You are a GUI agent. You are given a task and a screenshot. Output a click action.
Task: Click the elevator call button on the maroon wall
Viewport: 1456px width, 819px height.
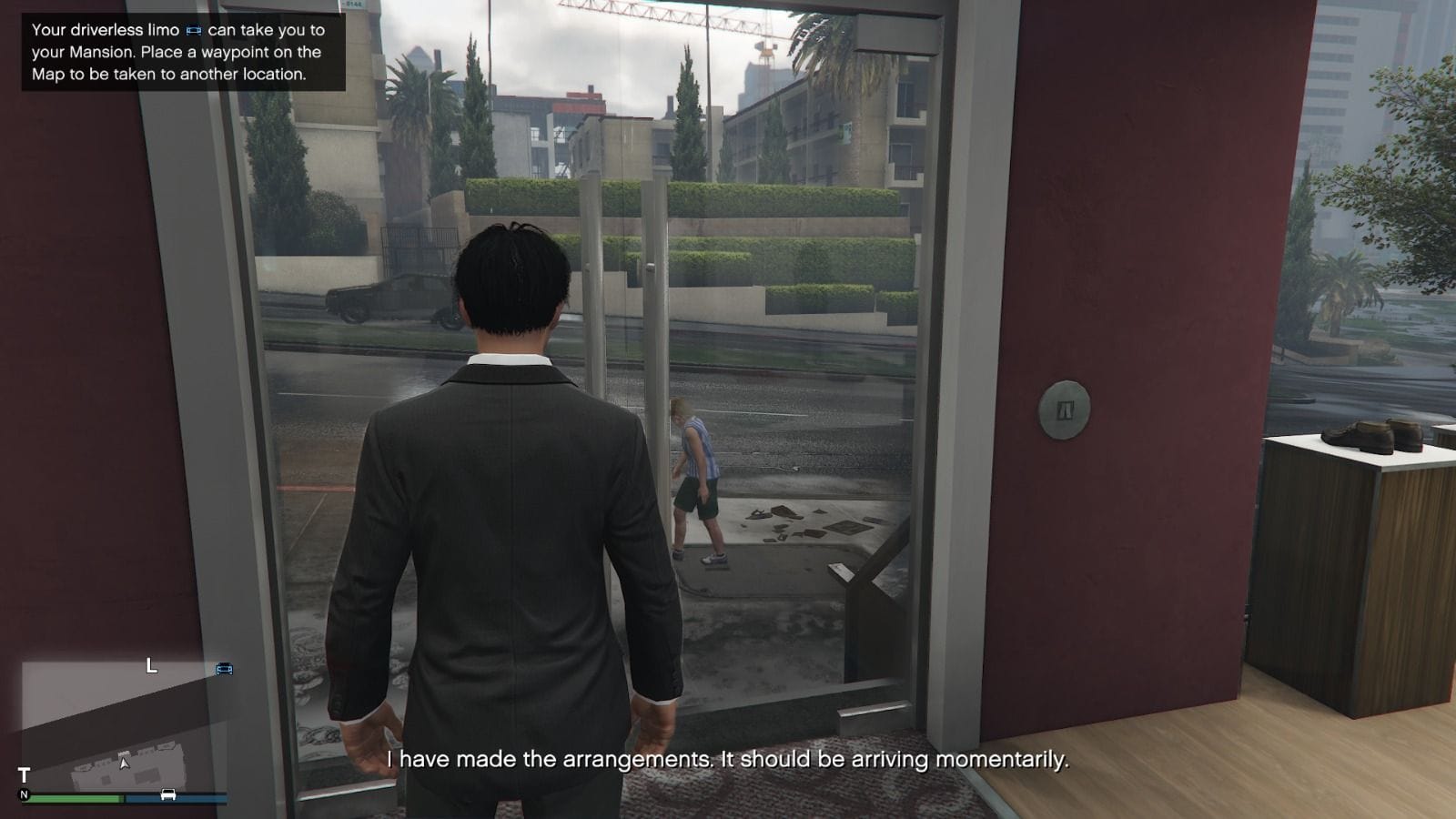(x=1067, y=409)
